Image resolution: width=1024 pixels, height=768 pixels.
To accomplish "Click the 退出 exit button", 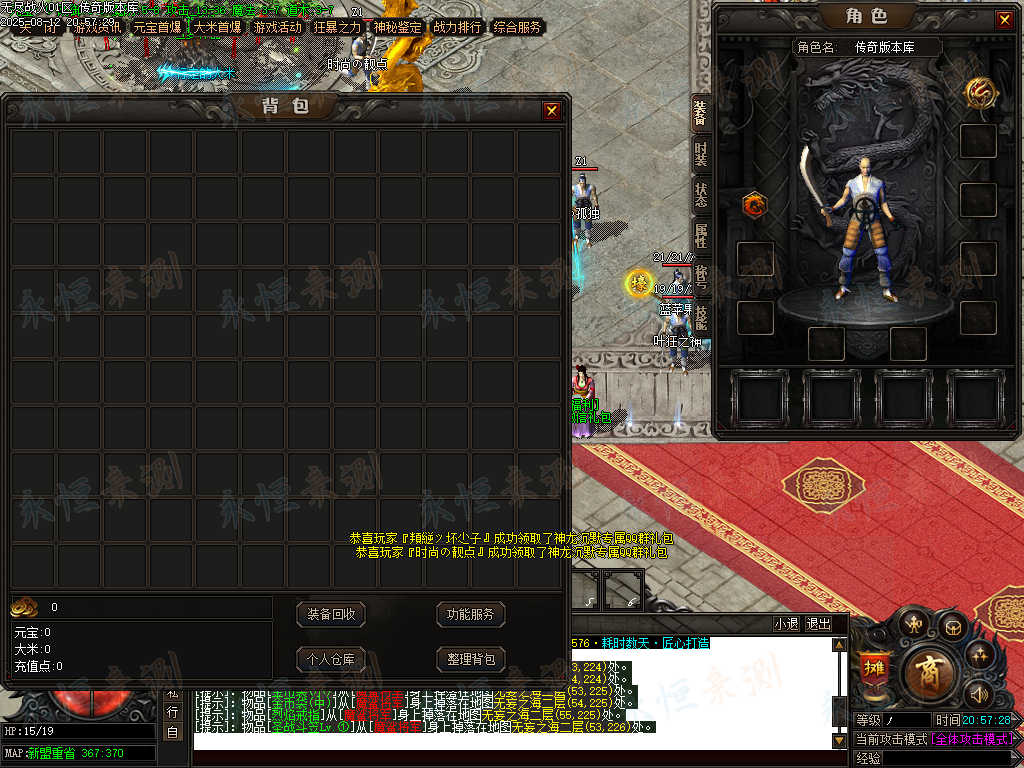I will tap(819, 623).
